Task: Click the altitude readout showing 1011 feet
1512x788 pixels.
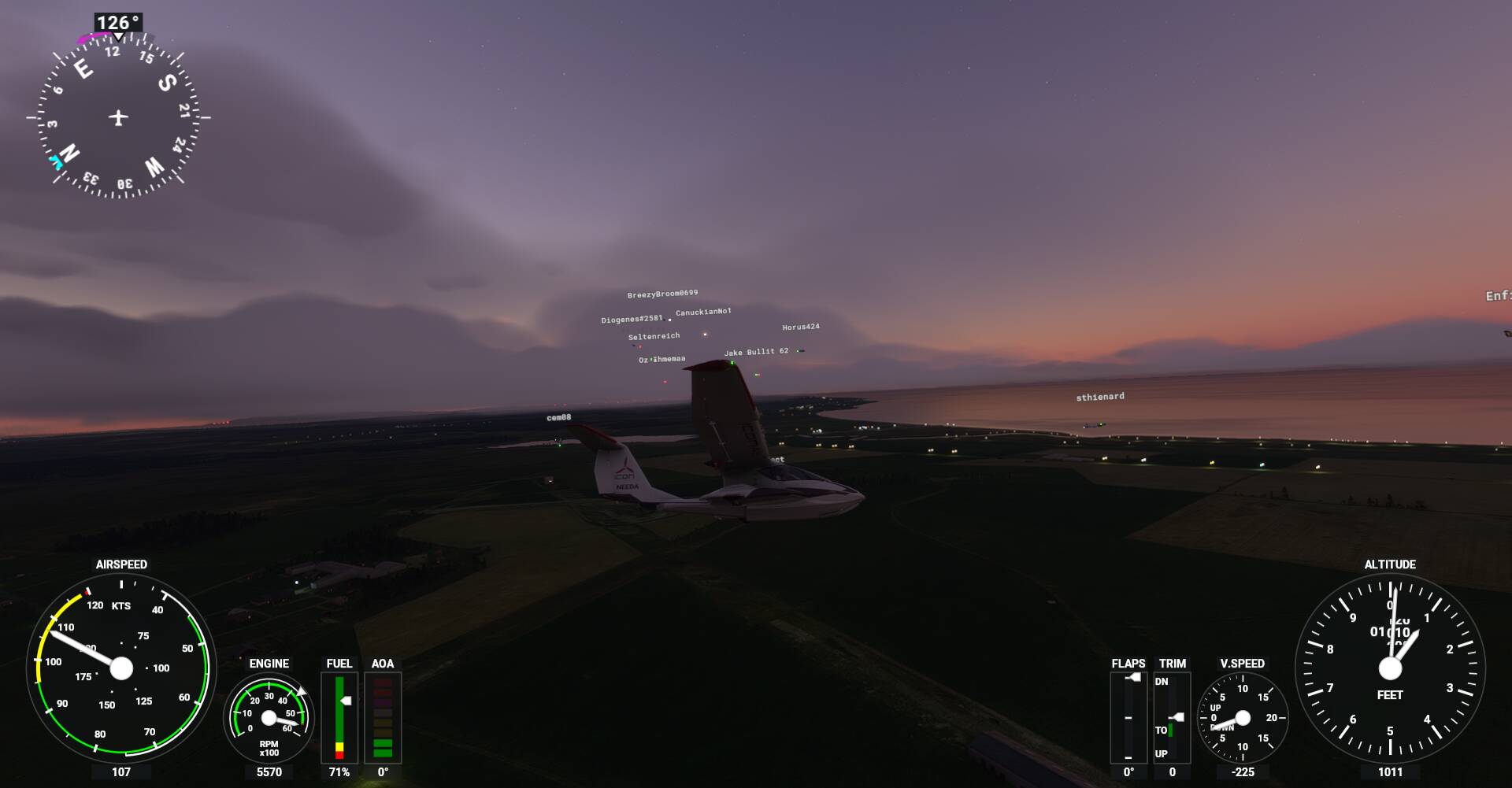Action: pyautogui.click(x=1391, y=772)
